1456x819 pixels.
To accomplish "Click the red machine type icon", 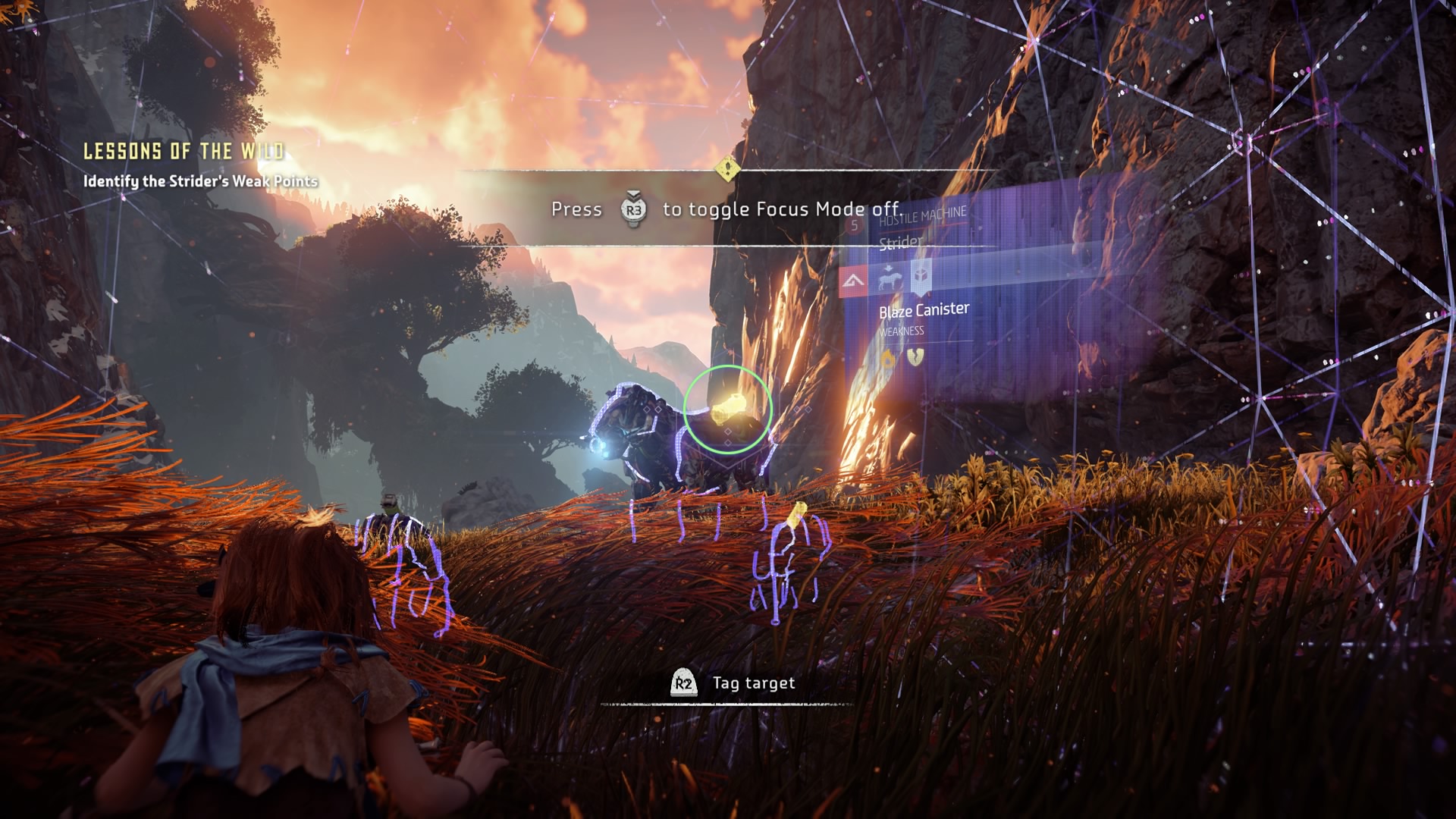I will pyautogui.click(x=854, y=282).
